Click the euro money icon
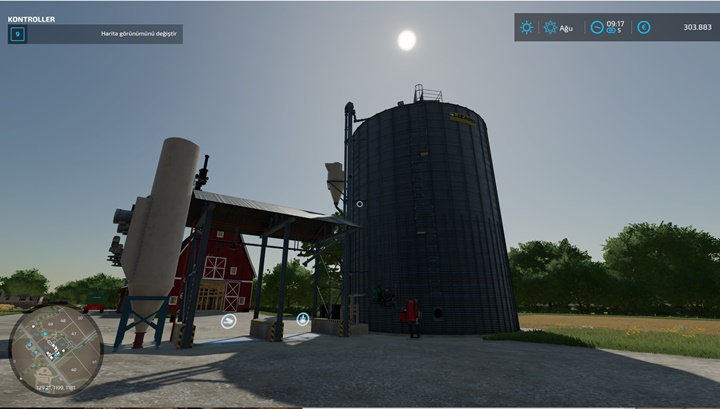Image resolution: width=720 pixels, height=409 pixels. click(x=643, y=27)
